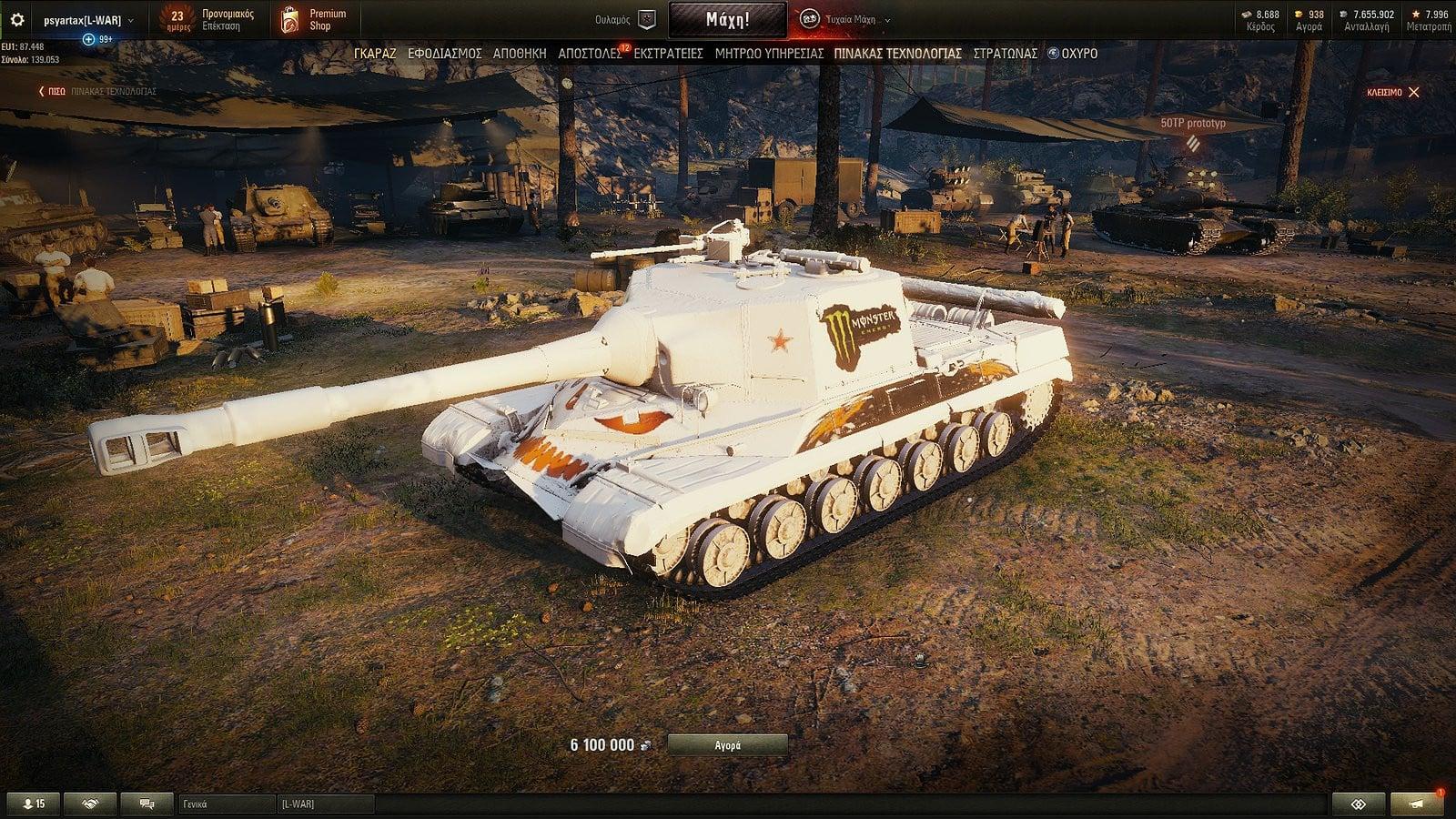The image size is (1456, 819).
Task: Buy the tank with the Αγορά button
Action: 727,745
